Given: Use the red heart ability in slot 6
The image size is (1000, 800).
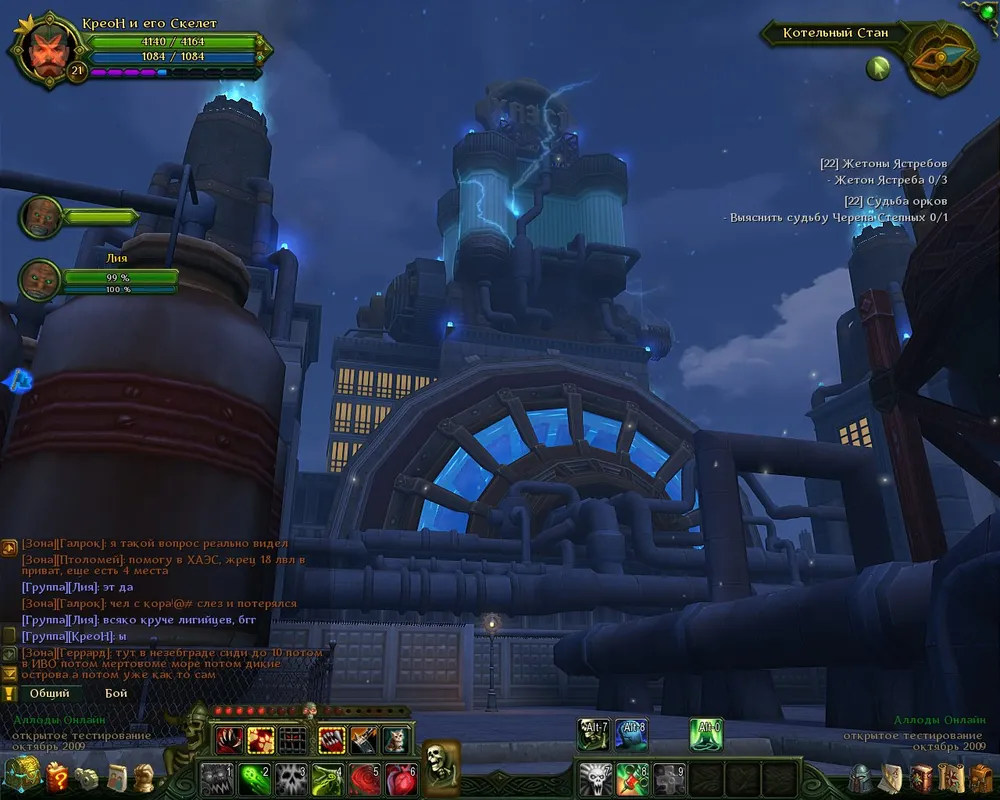Looking at the screenshot, I should (400, 777).
